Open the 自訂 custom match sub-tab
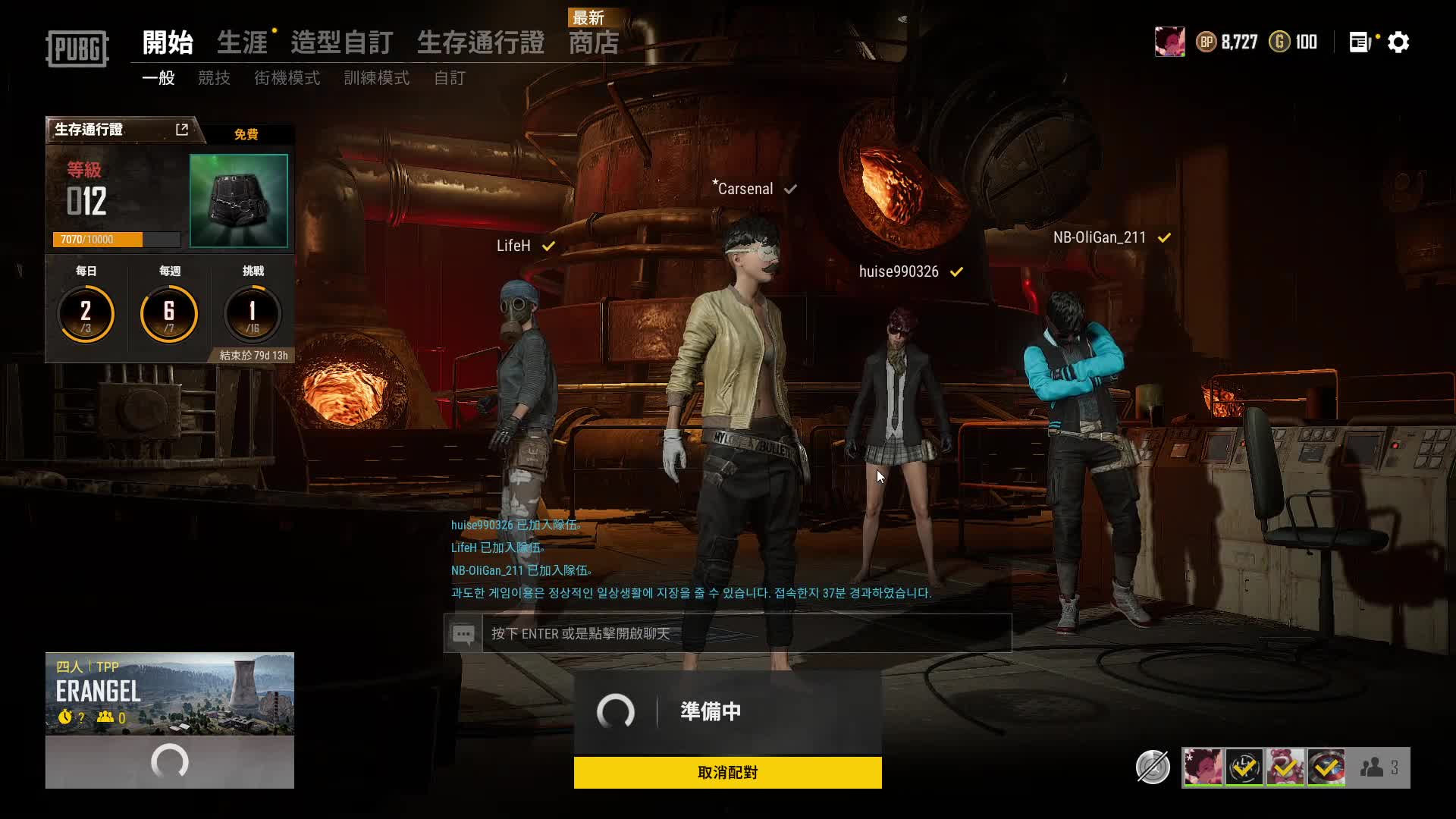This screenshot has height=819, width=1456. [x=449, y=78]
